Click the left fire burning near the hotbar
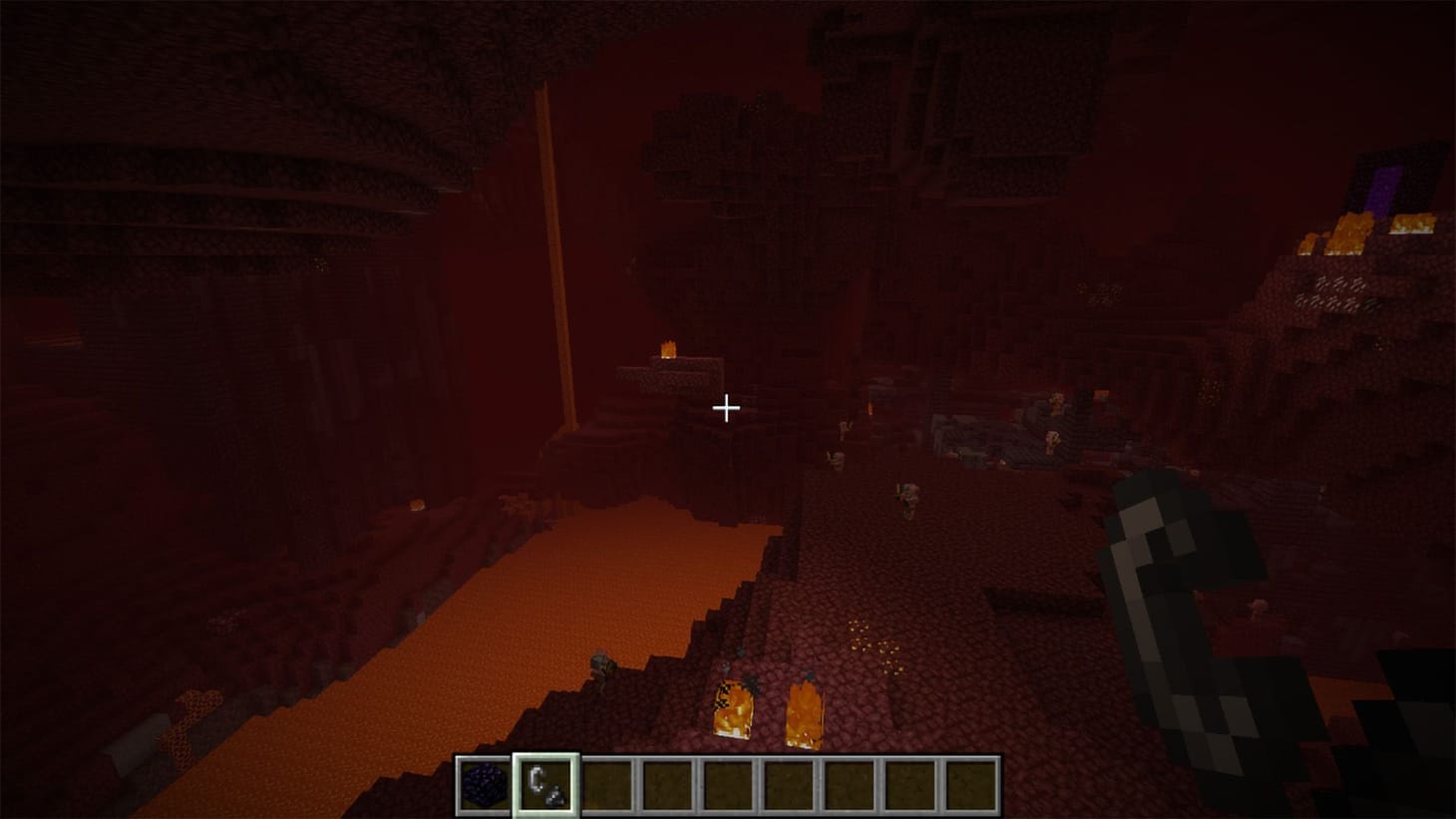This screenshot has height=819, width=1456. tap(733, 710)
